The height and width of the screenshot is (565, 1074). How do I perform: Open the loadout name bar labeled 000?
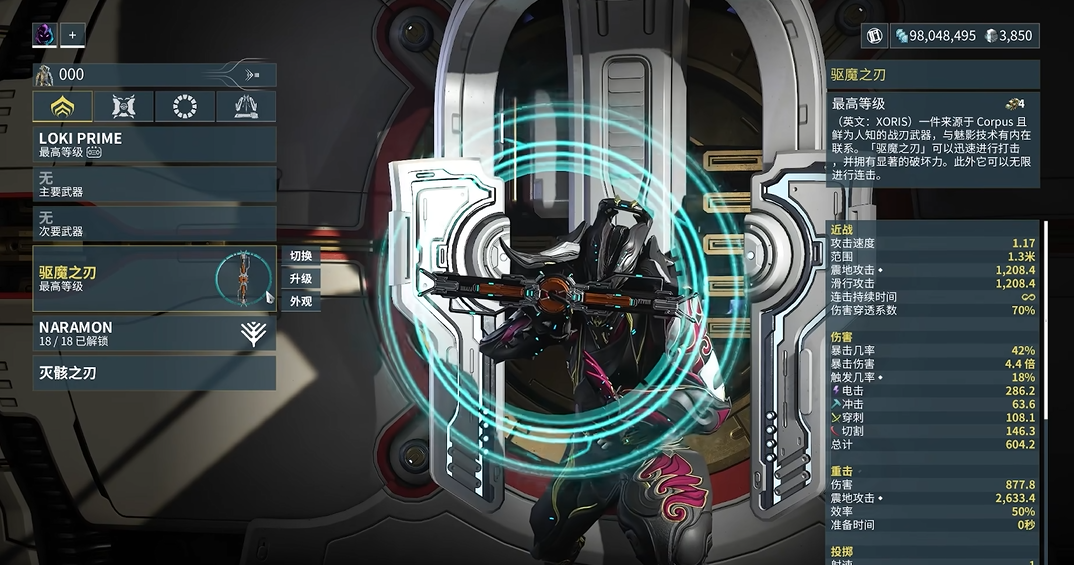point(154,74)
